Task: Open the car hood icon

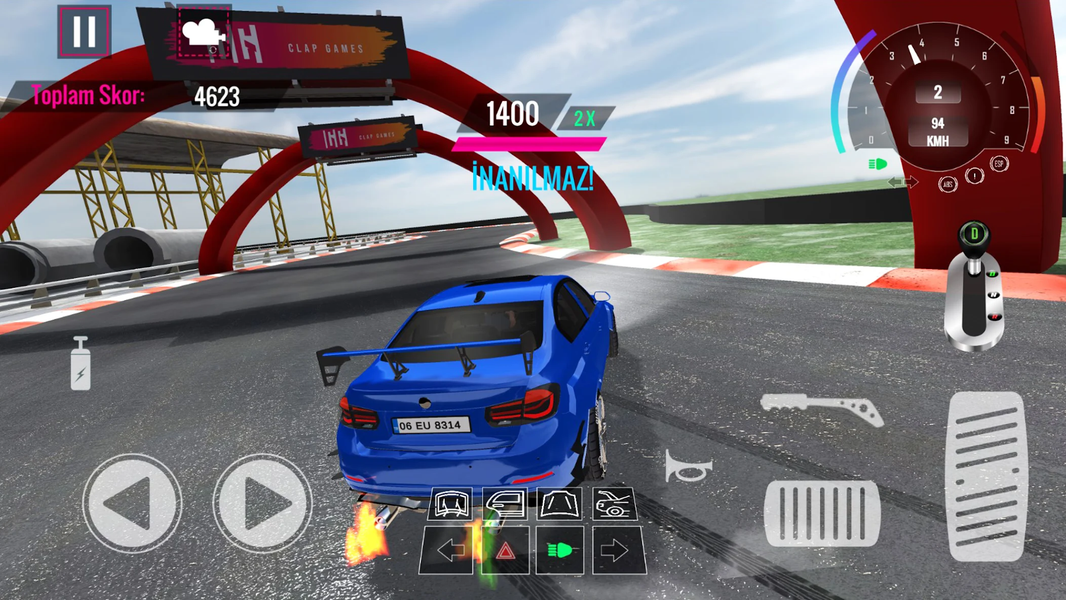Action: pos(560,503)
